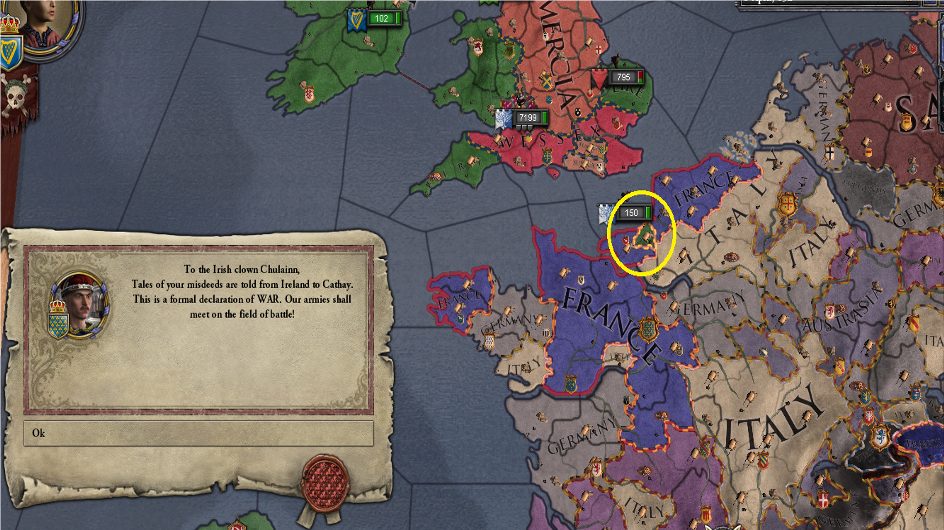The height and width of the screenshot is (530, 944).
Task: Select the army counter showing 795
Action: point(618,77)
